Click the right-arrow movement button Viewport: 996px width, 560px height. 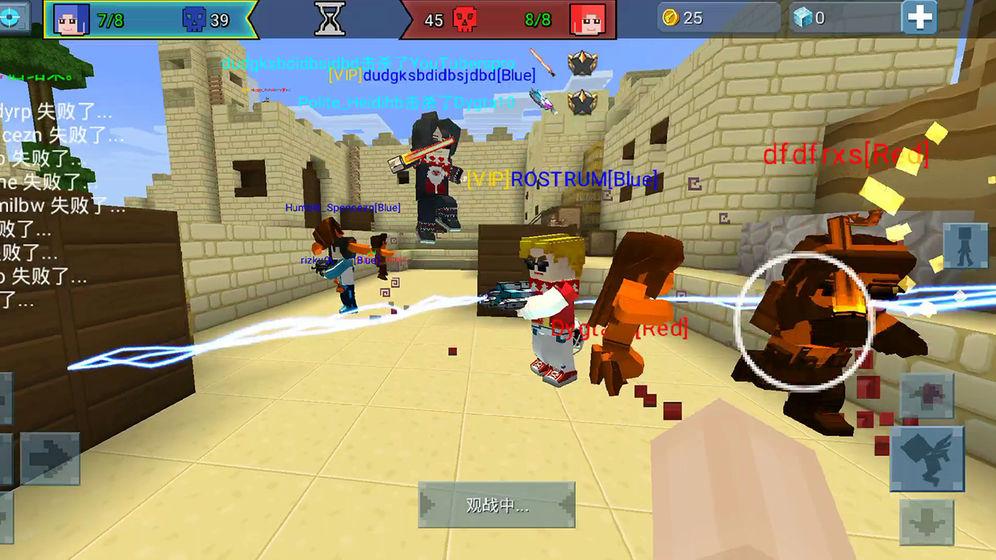pyautogui.click(x=49, y=458)
